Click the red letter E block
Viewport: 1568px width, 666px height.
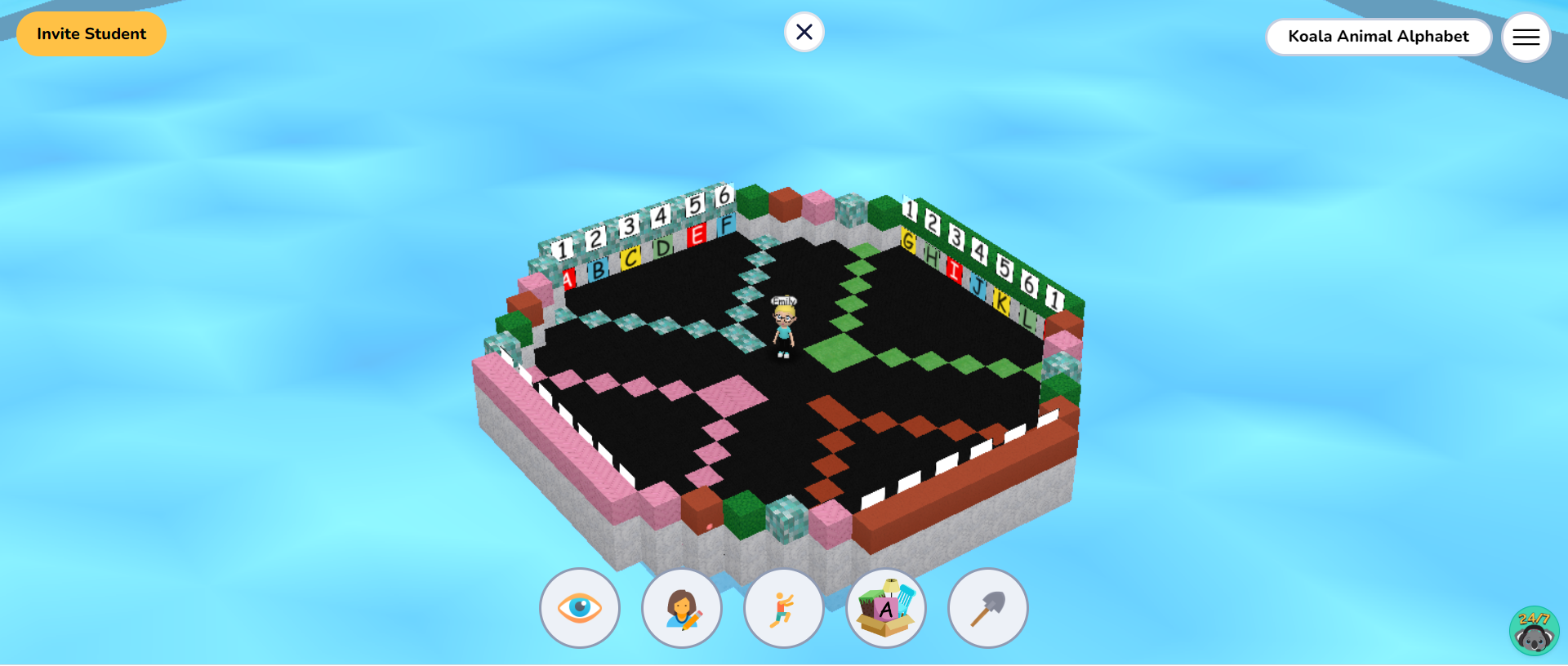(698, 237)
